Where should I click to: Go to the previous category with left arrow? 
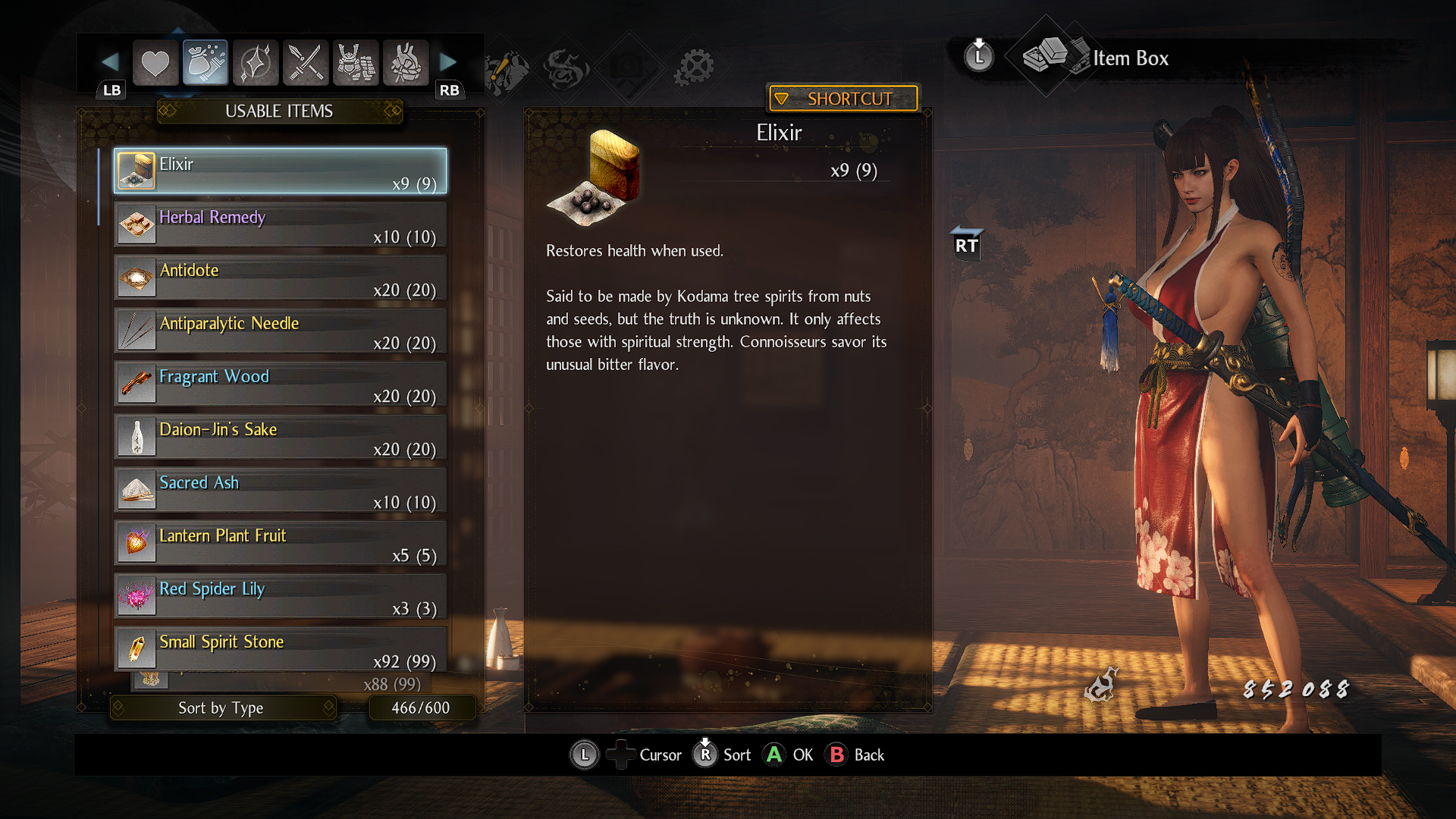[110, 61]
